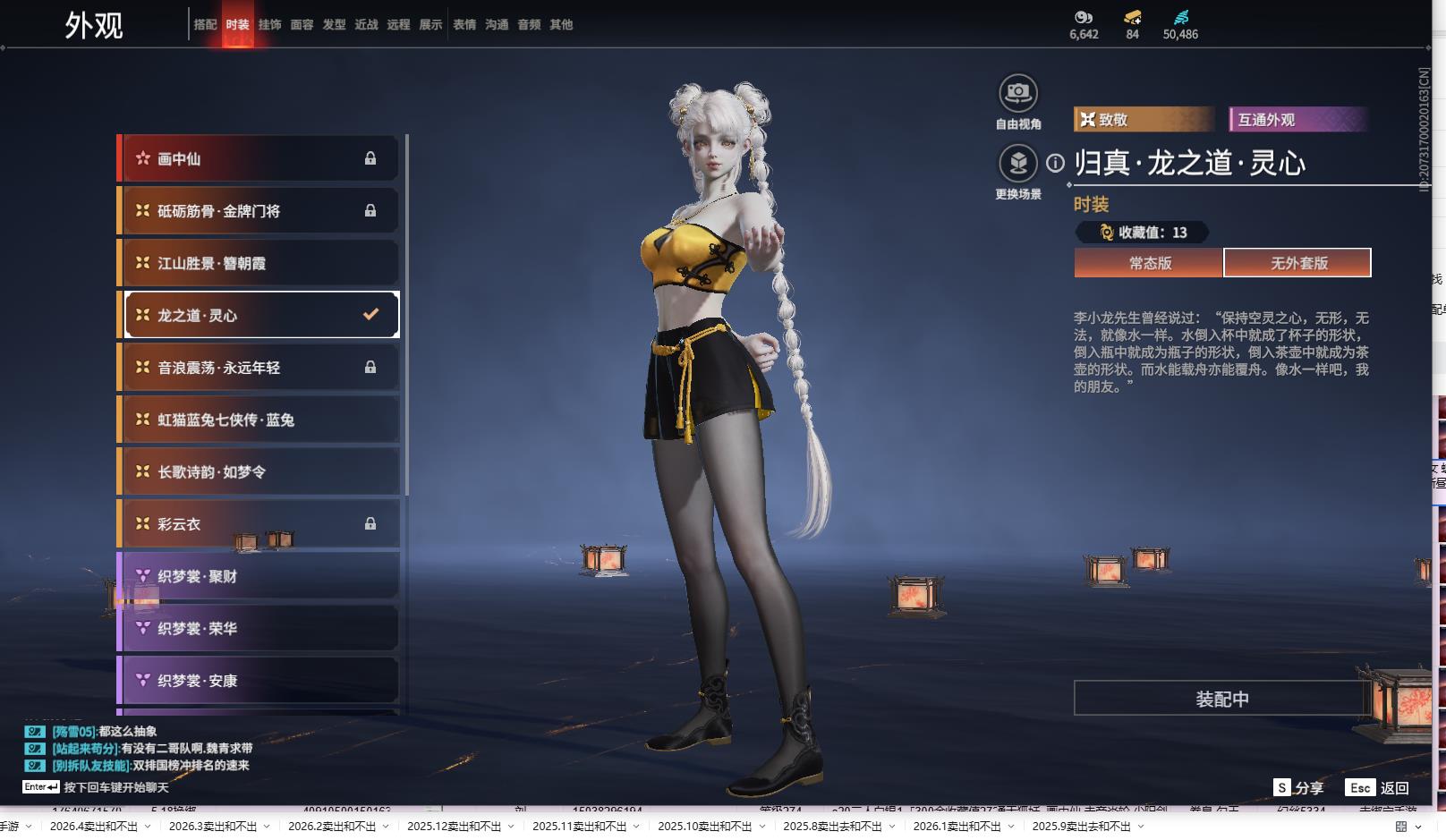The height and width of the screenshot is (840, 1446).
Task: Choose the 无外套版 variant
Action: point(1297,263)
